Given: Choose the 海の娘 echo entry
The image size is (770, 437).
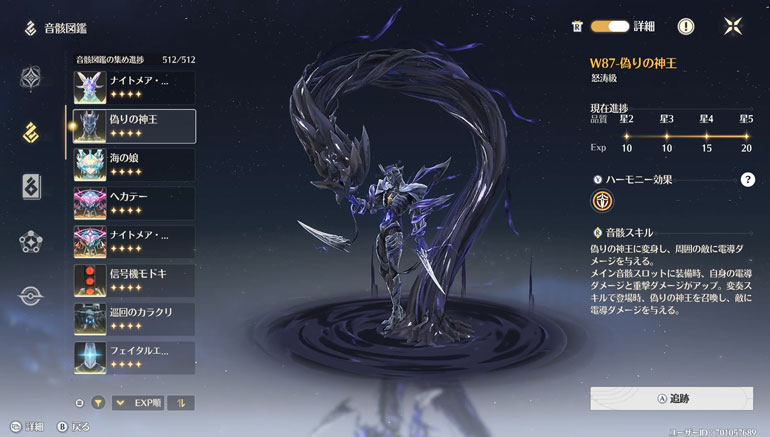Looking at the screenshot, I should point(134,165).
